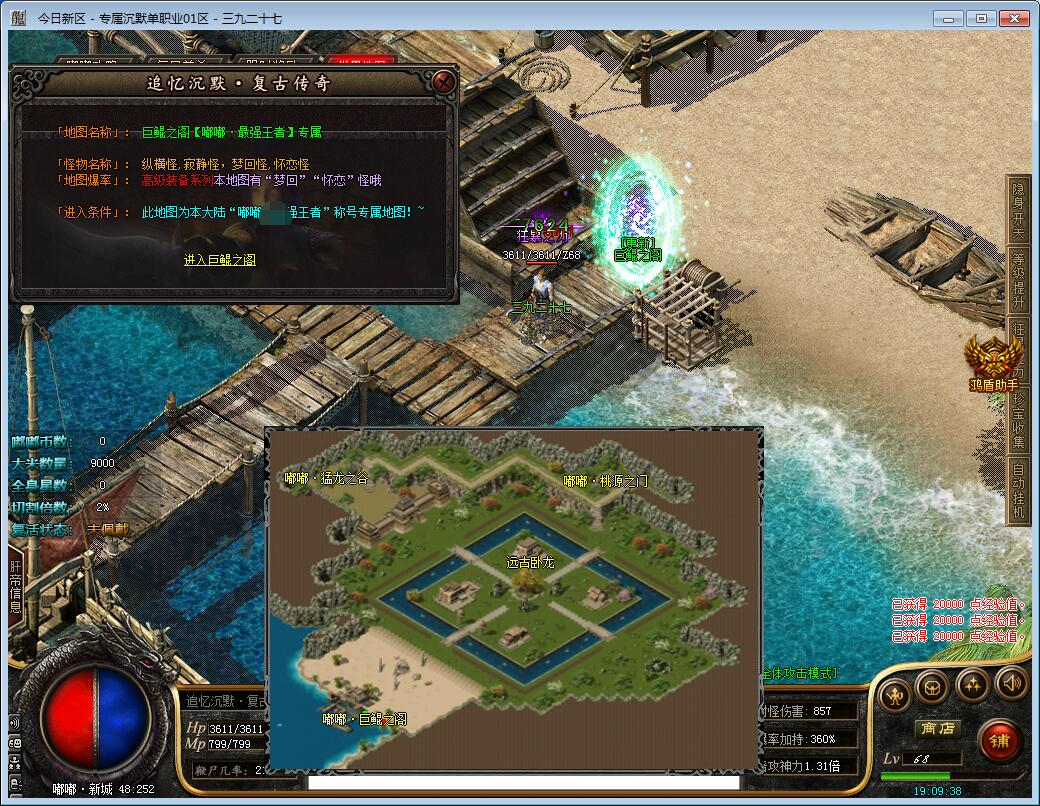The image size is (1040, 806).
Task: Open the 等级提升 side panel
Action: point(1018,282)
